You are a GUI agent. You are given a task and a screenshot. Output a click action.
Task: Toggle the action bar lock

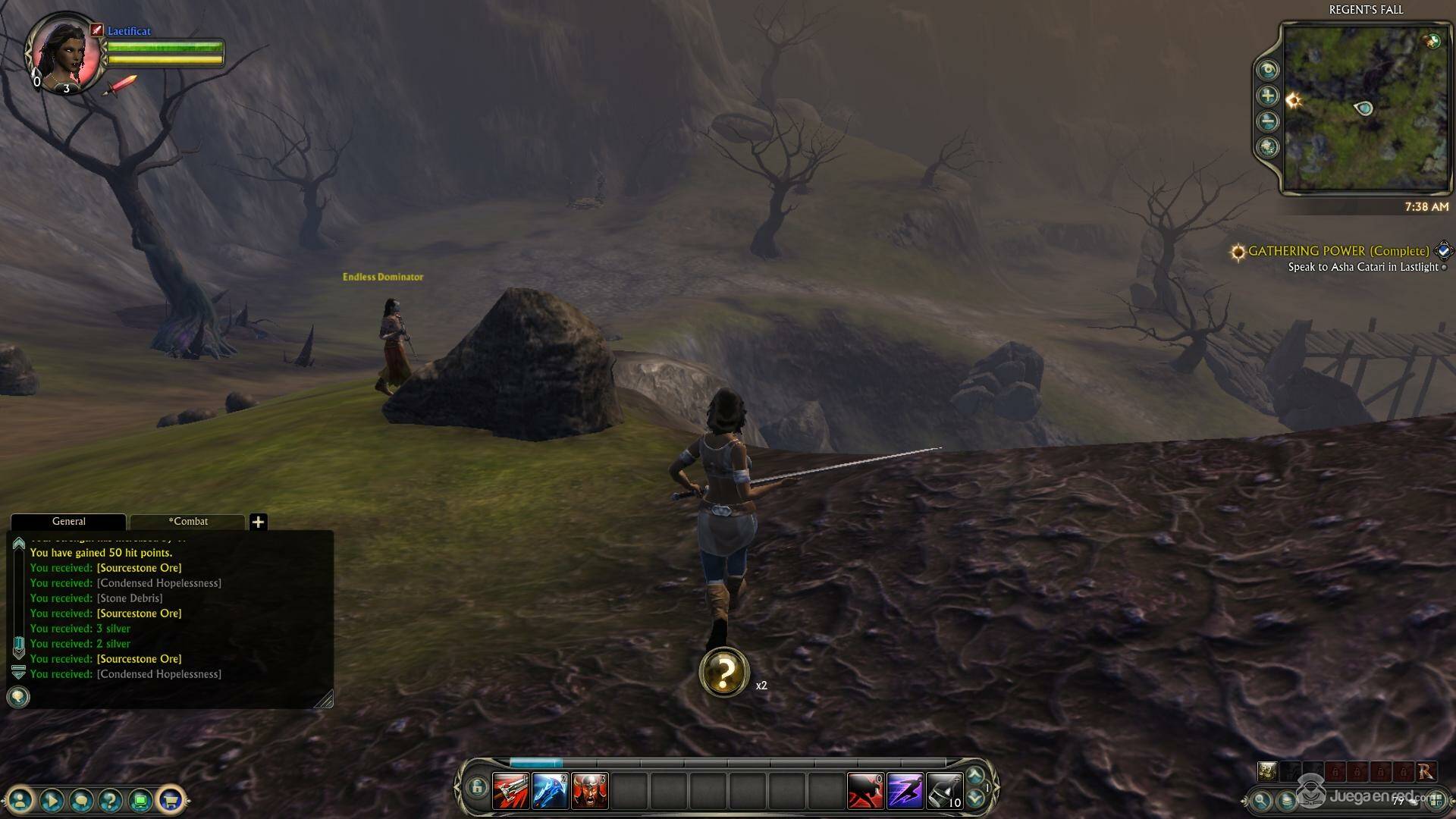[476, 788]
